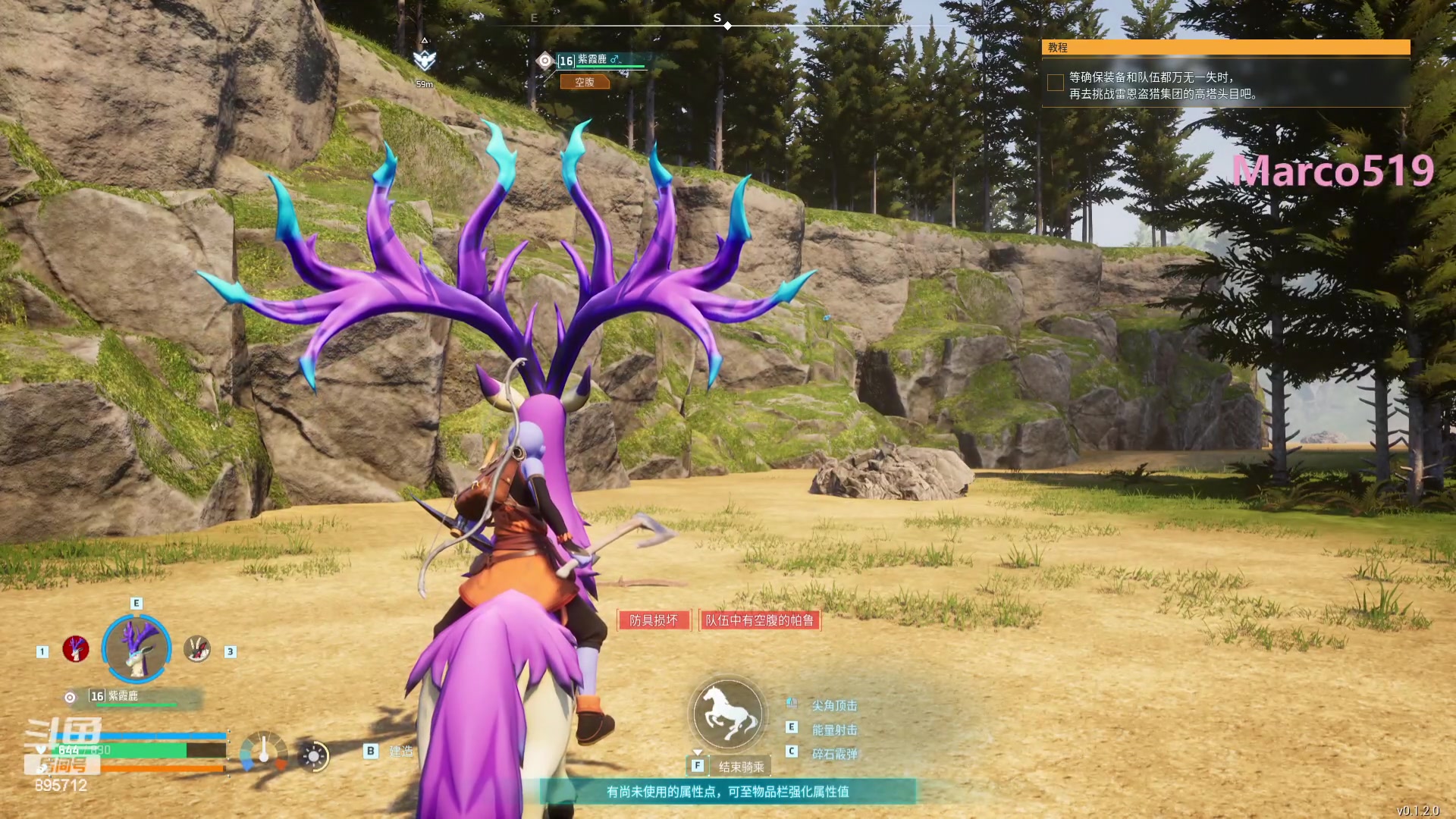Switch to the rabbit-like pal party icon
Screen dimensions: 1456x819
point(197,649)
